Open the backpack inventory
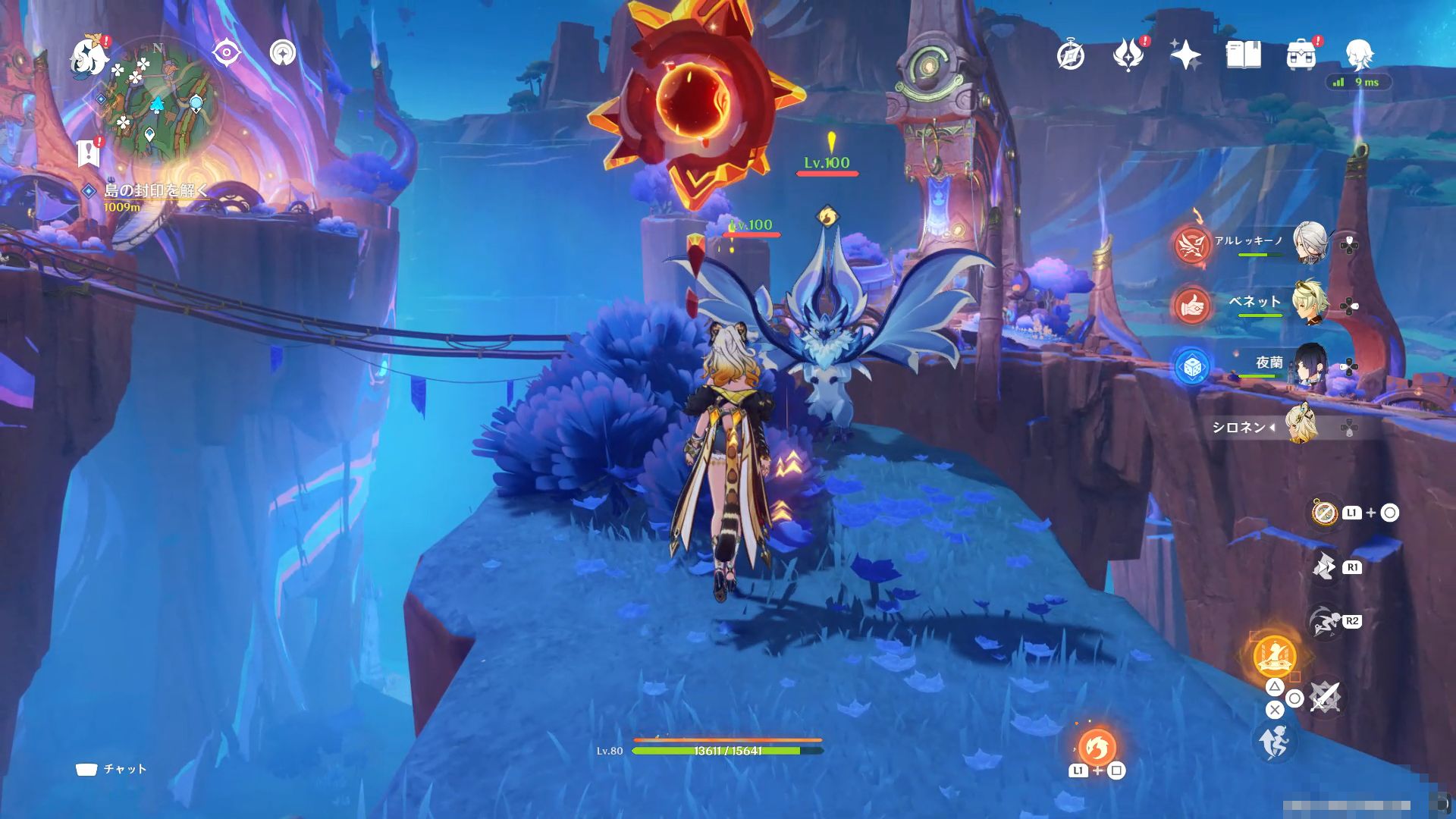 (1301, 55)
